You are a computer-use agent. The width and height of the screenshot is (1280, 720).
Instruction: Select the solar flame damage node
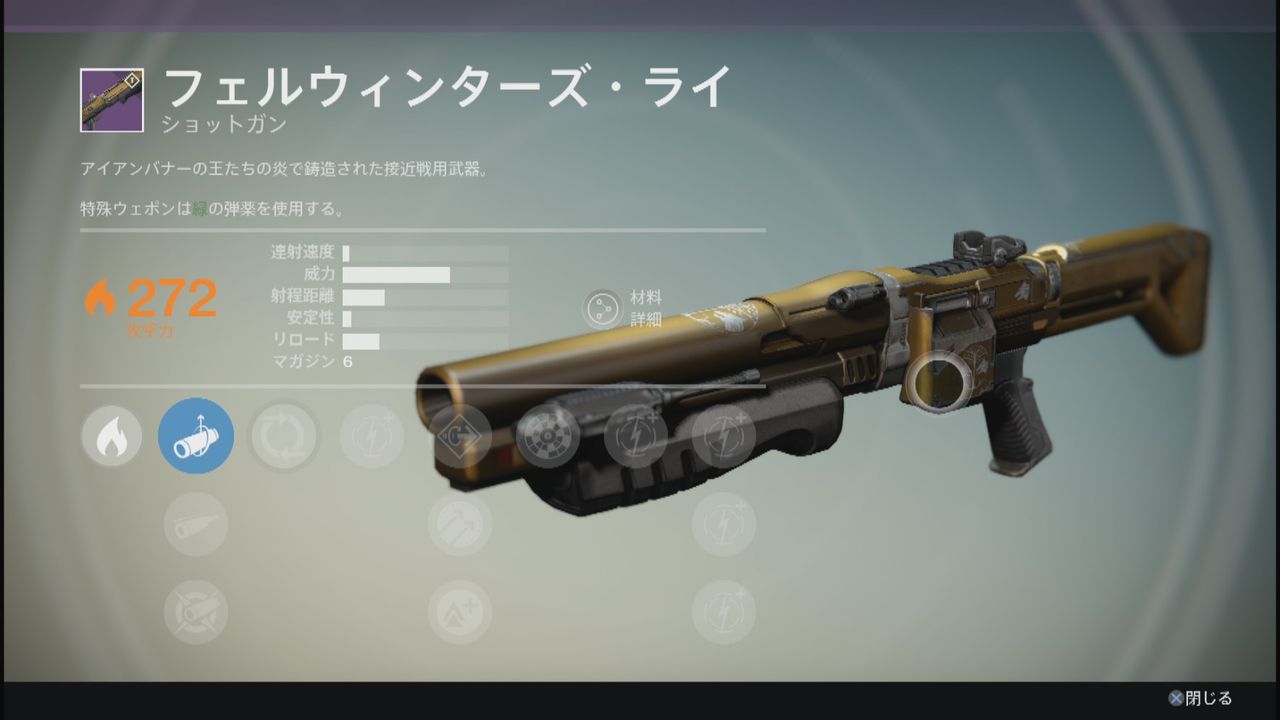[112, 436]
